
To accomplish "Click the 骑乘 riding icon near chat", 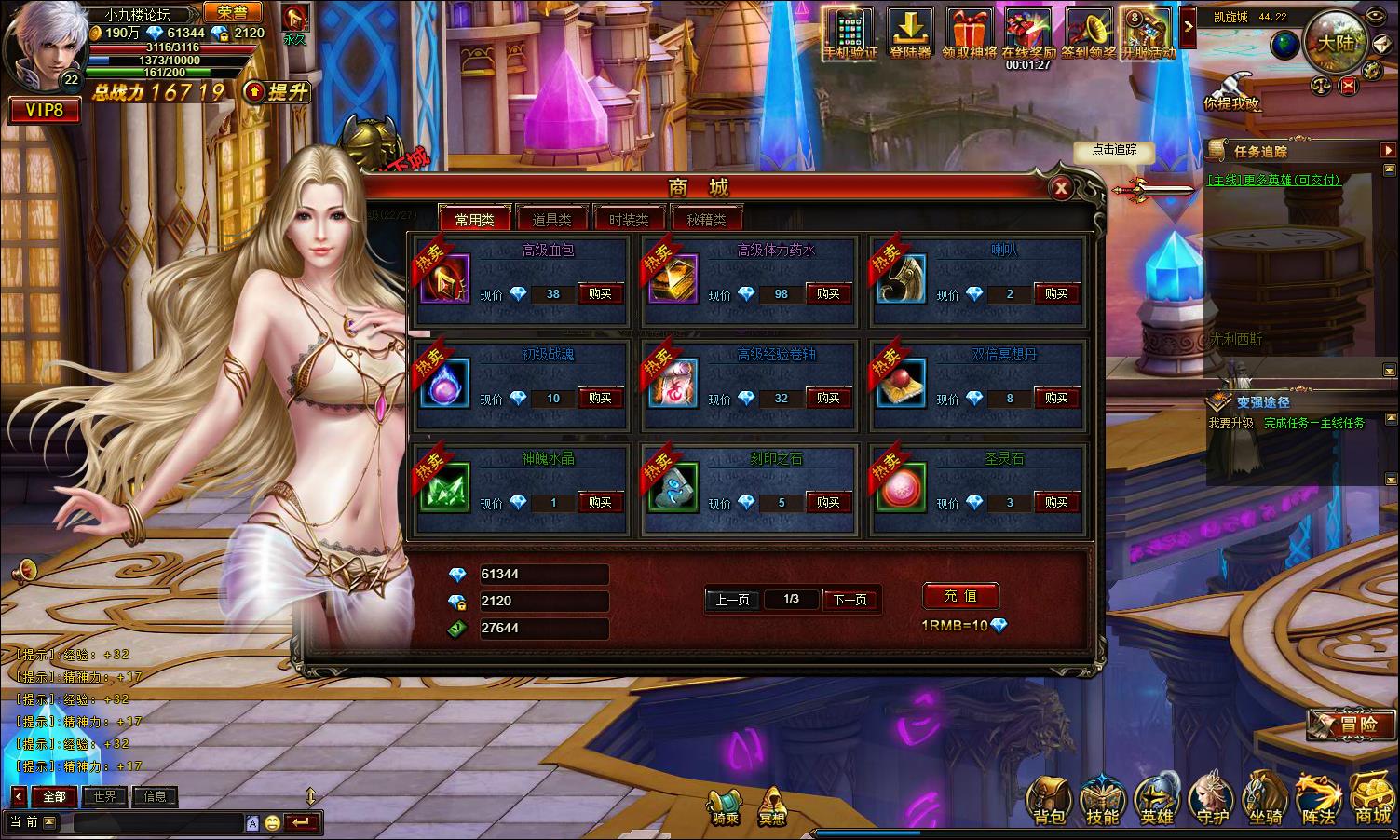I will click(x=726, y=803).
